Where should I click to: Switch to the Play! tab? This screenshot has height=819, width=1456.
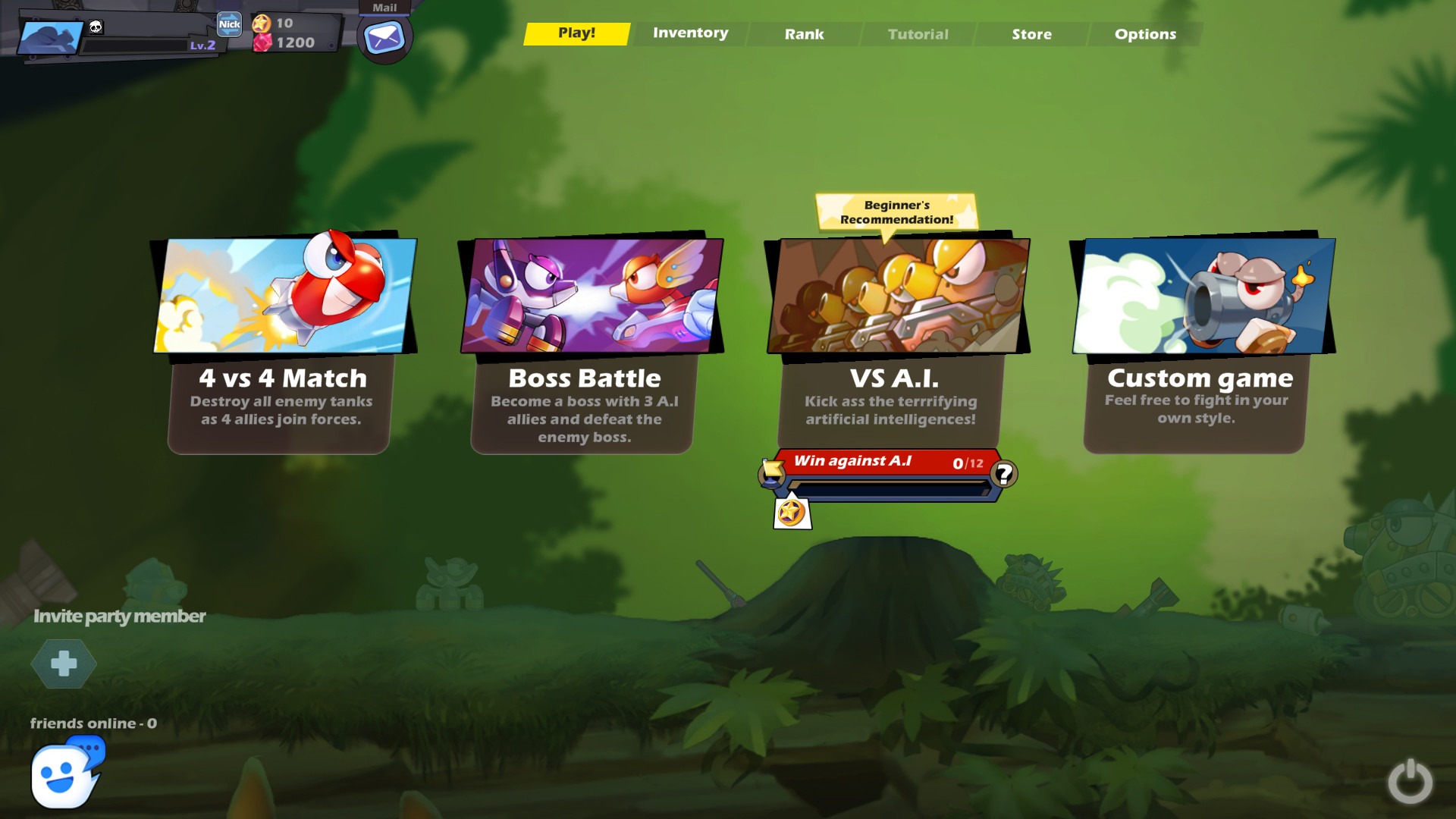tap(576, 33)
